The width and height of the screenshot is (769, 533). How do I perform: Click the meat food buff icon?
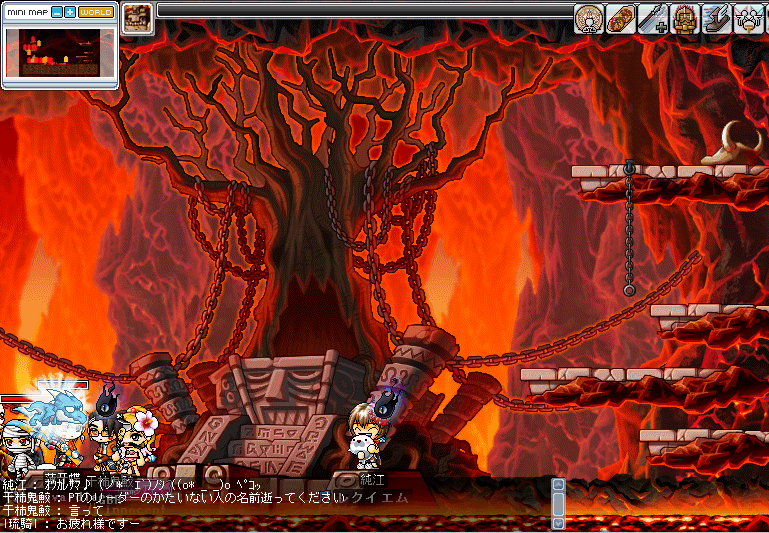(620, 19)
